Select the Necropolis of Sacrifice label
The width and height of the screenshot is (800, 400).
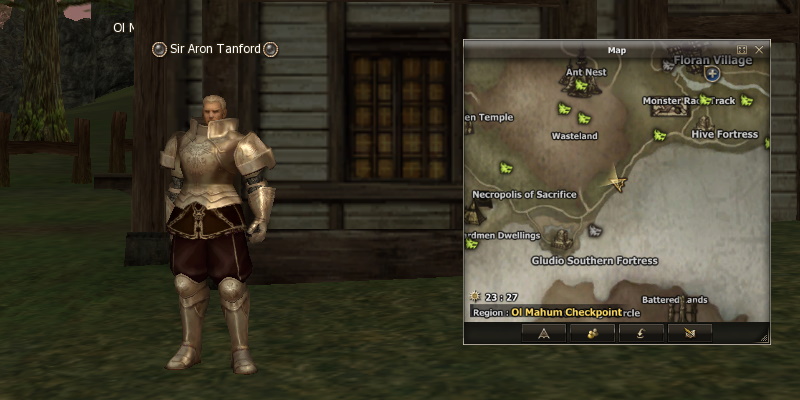(x=524, y=195)
